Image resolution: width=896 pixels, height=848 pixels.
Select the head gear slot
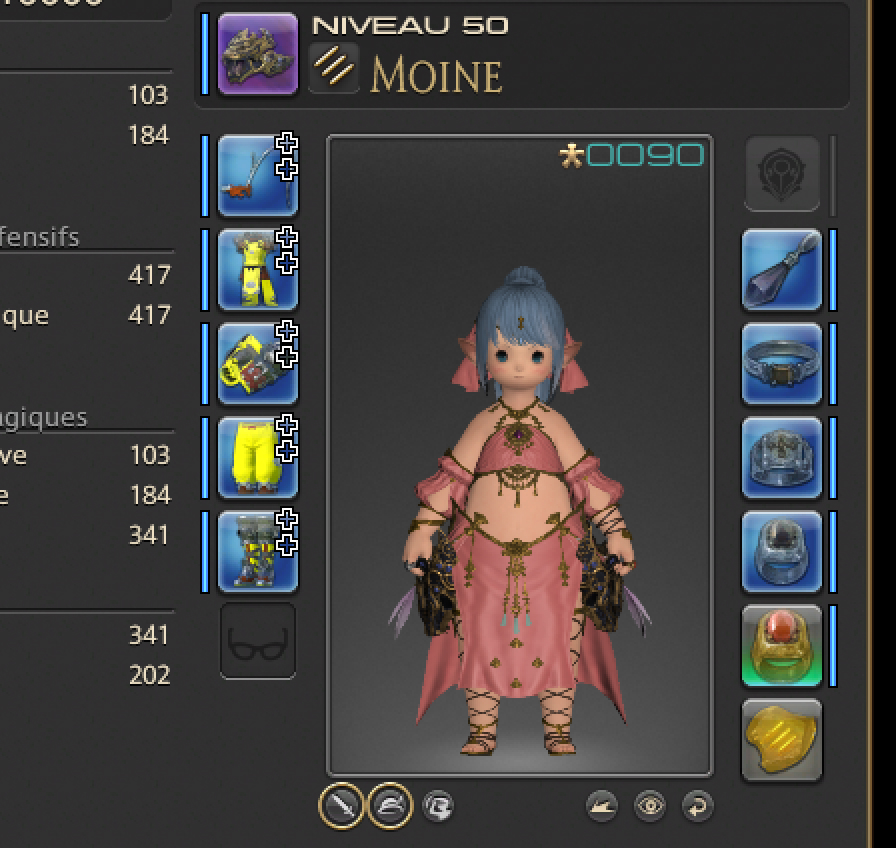(257, 175)
